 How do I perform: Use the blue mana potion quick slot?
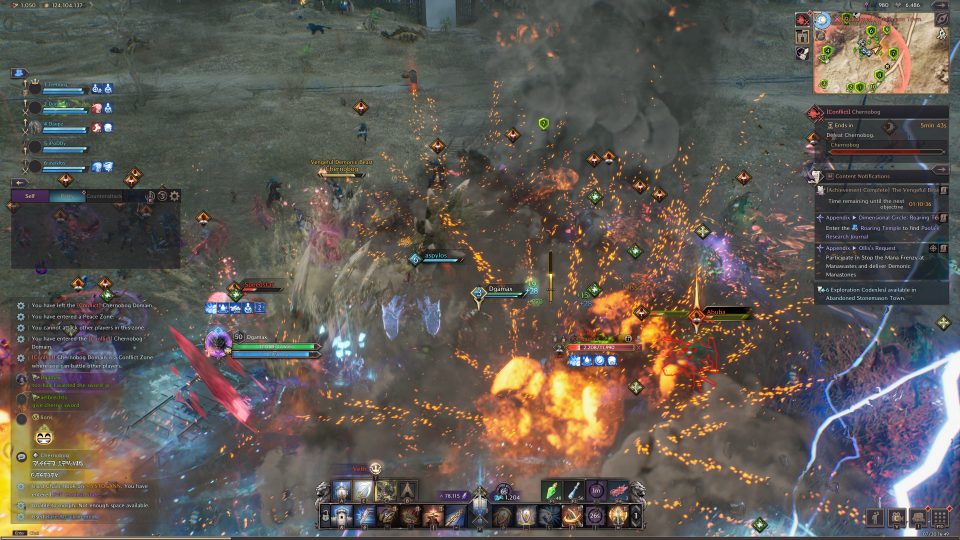point(575,490)
